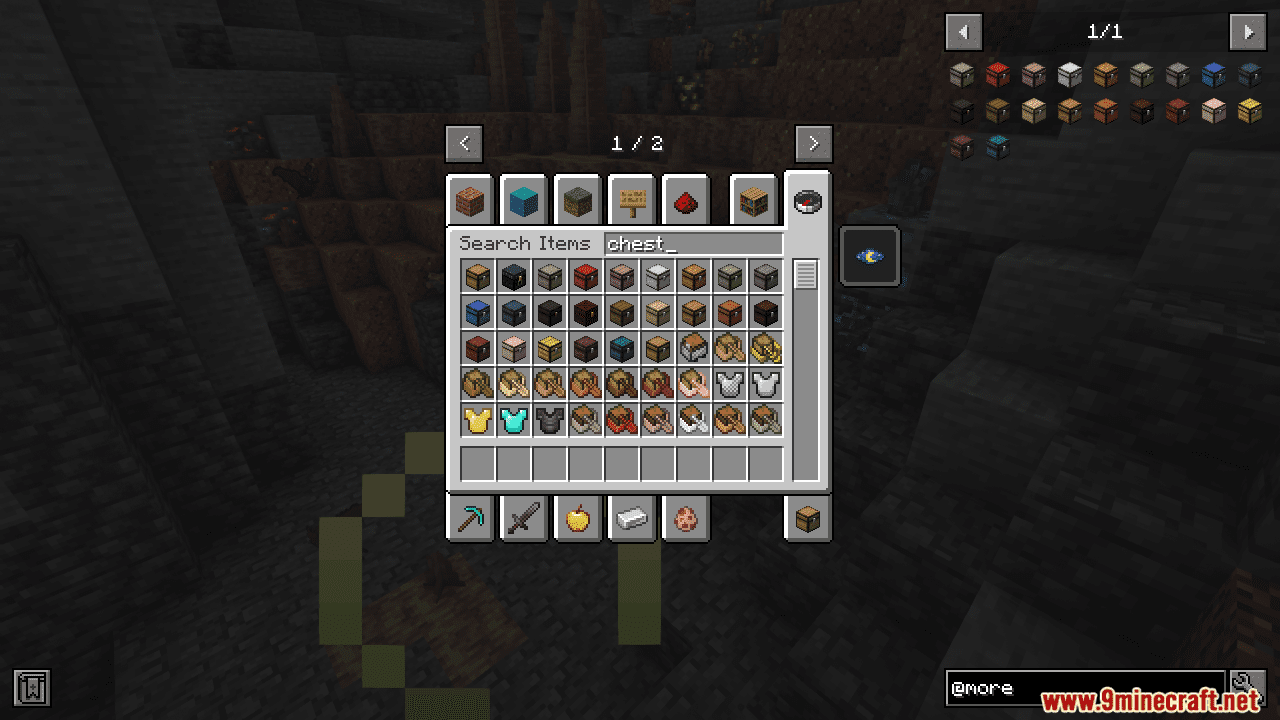Select the netherite sword hotbar slot
This screenshot has width=1280, height=720.
tap(524, 518)
